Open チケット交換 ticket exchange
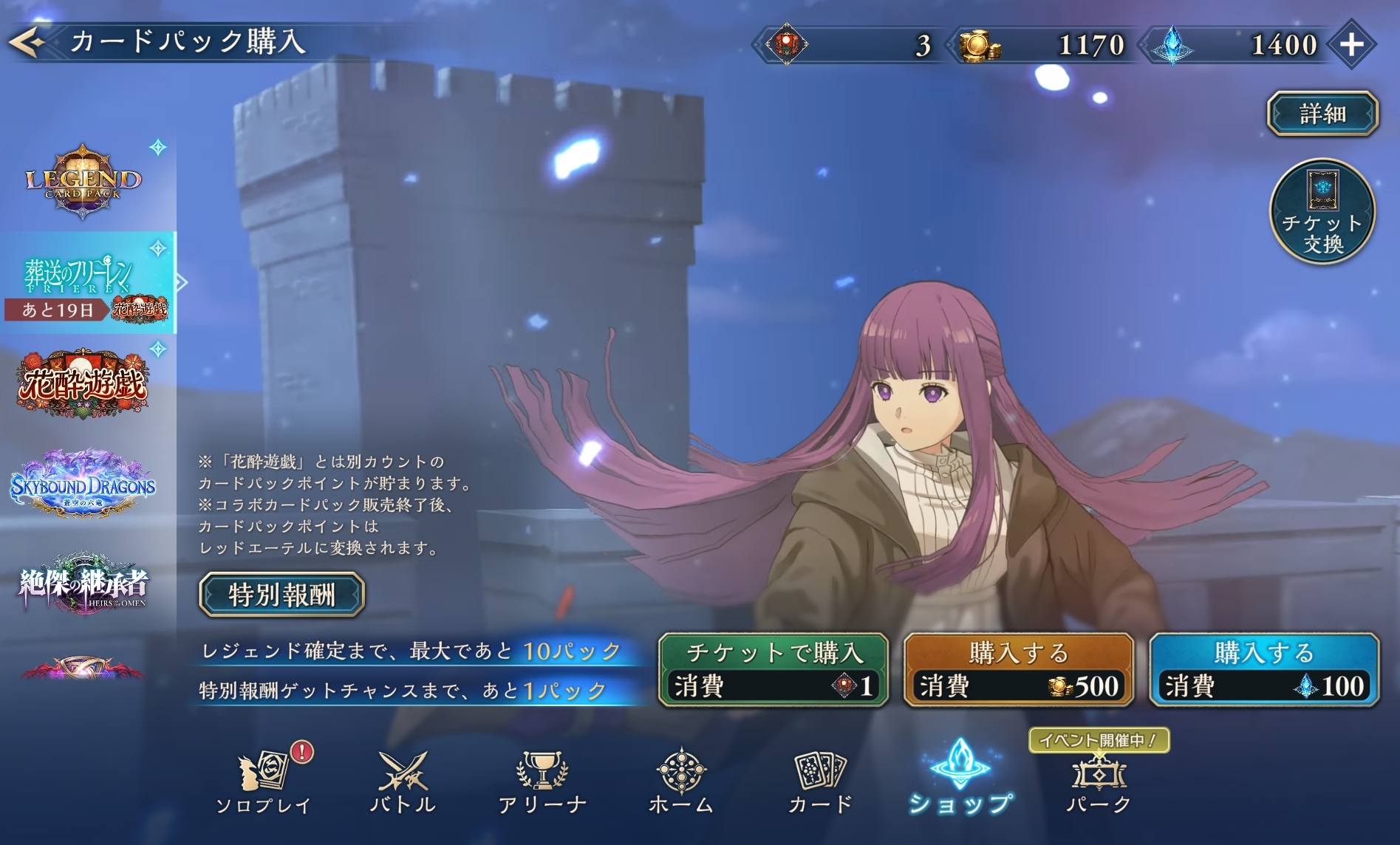 (x=1322, y=213)
